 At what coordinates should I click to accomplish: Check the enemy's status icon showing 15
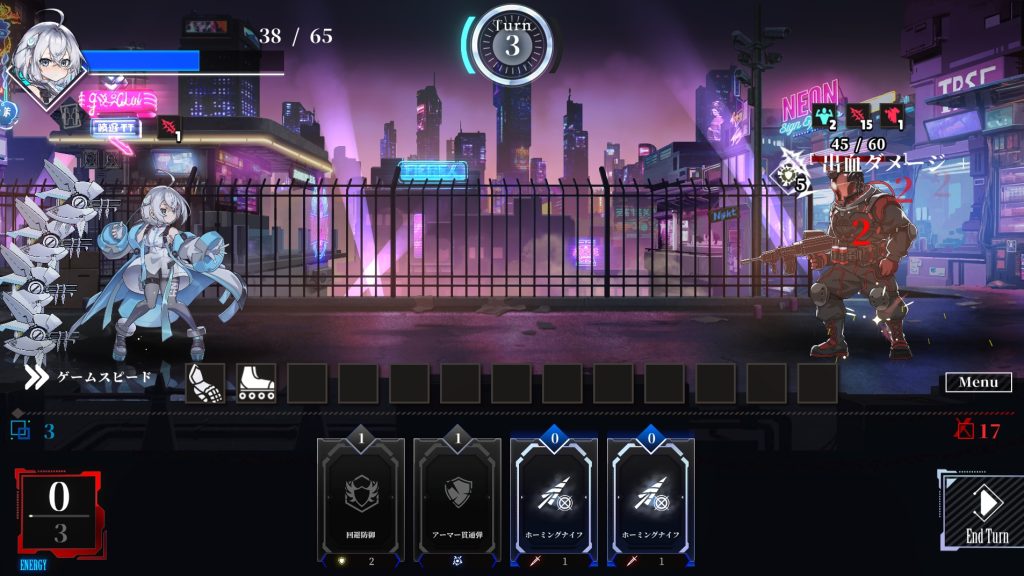[858, 115]
